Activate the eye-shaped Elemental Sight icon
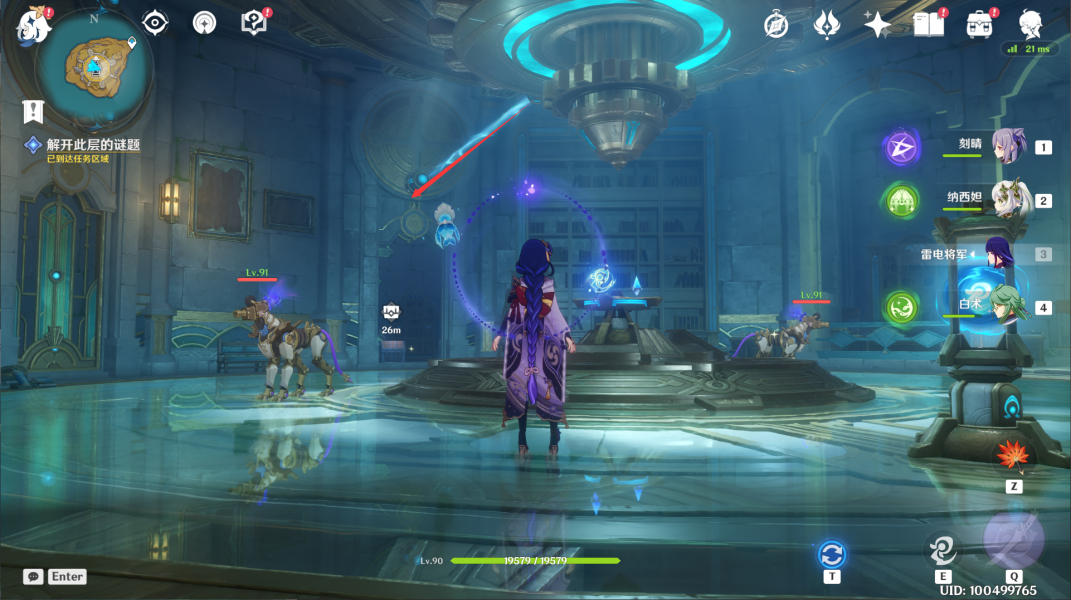Image resolution: width=1071 pixels, height=600 pixels. pos(155,23)
